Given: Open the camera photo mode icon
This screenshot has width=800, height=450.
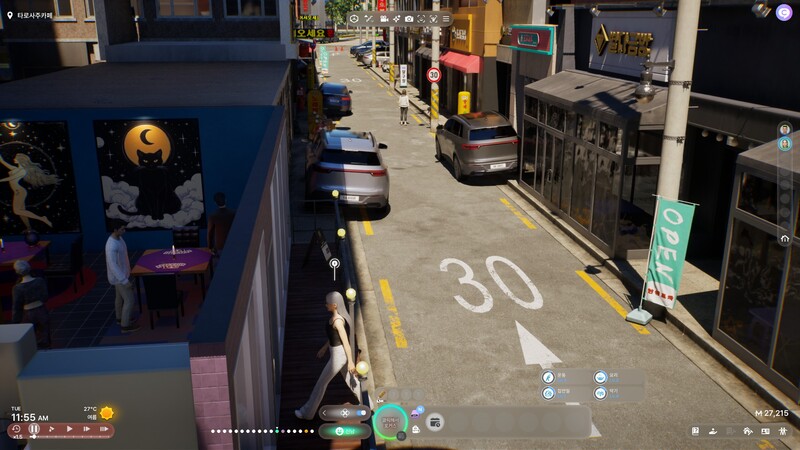Looking at the screenshot, I should (x=409, y=18).
